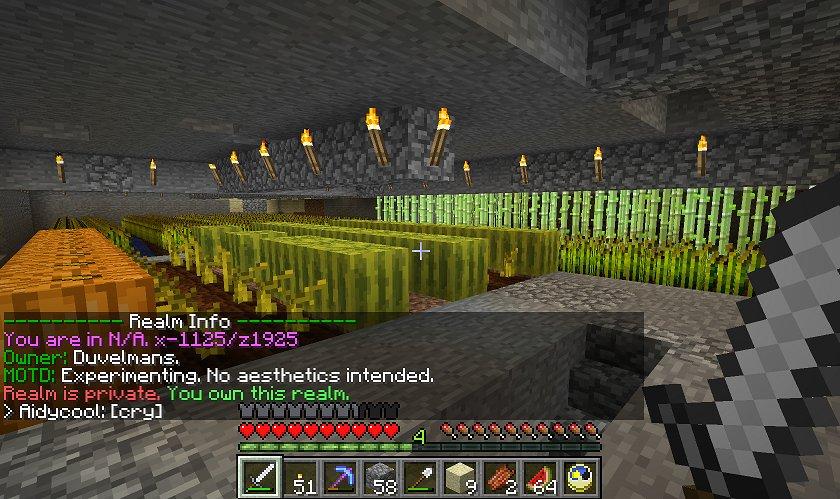Viewport: 840px width, 499px height.
Task: Choose the enchanted pickaxe slot
Action: (340, 476)
